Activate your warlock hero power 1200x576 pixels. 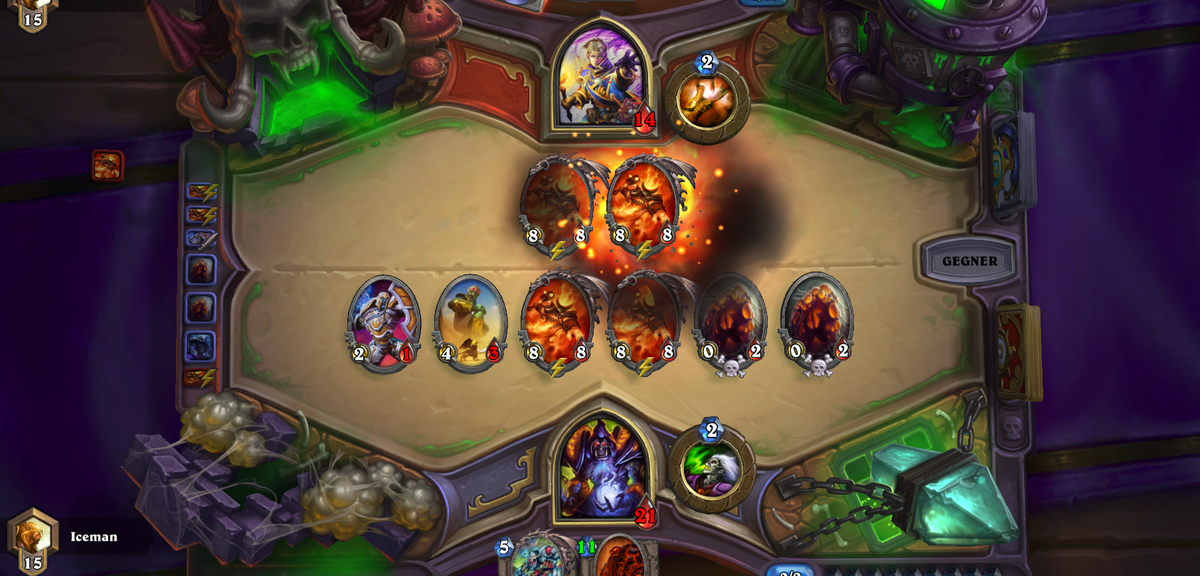coord(711,469)
